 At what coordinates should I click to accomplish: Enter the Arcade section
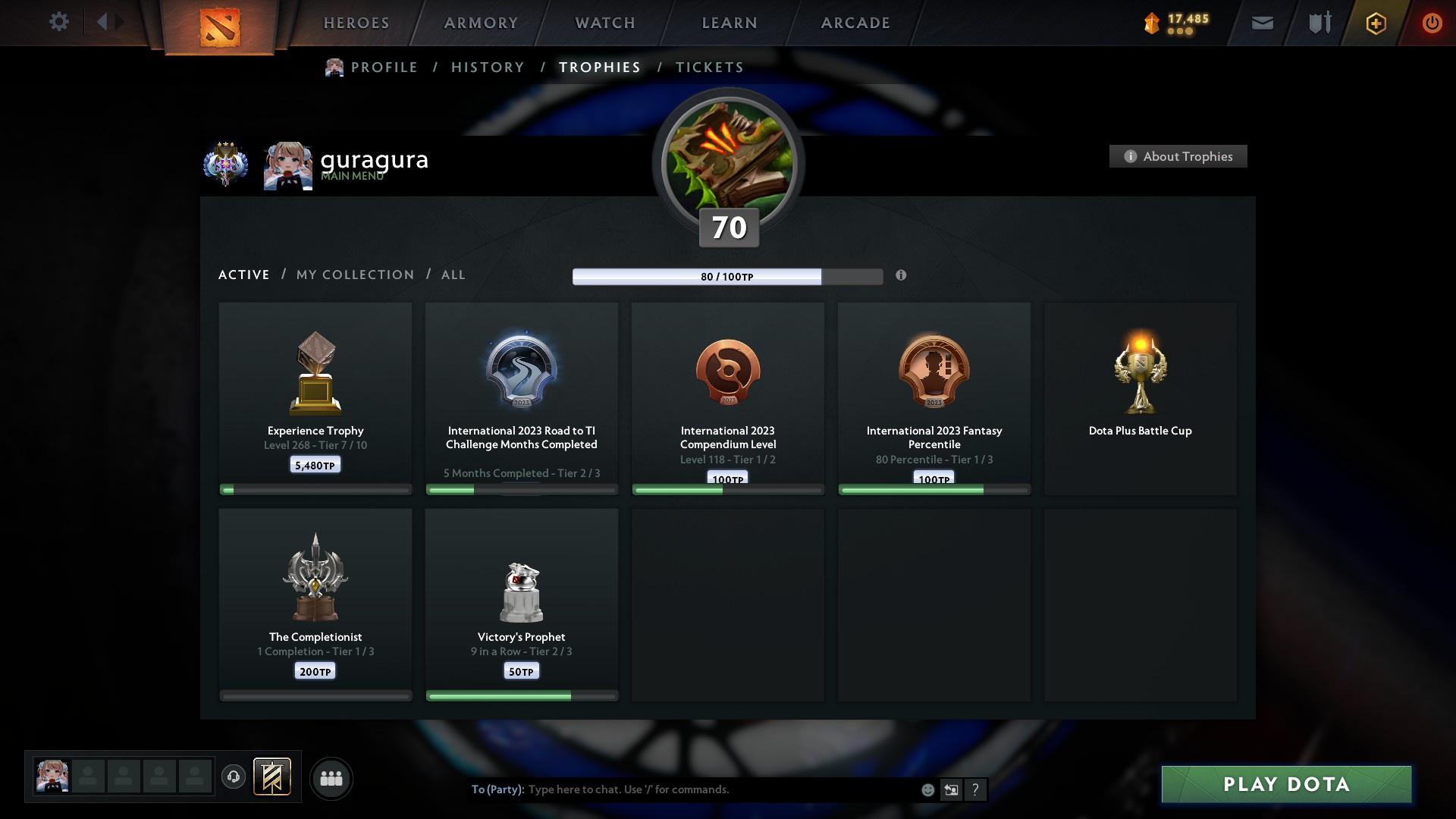855,23
